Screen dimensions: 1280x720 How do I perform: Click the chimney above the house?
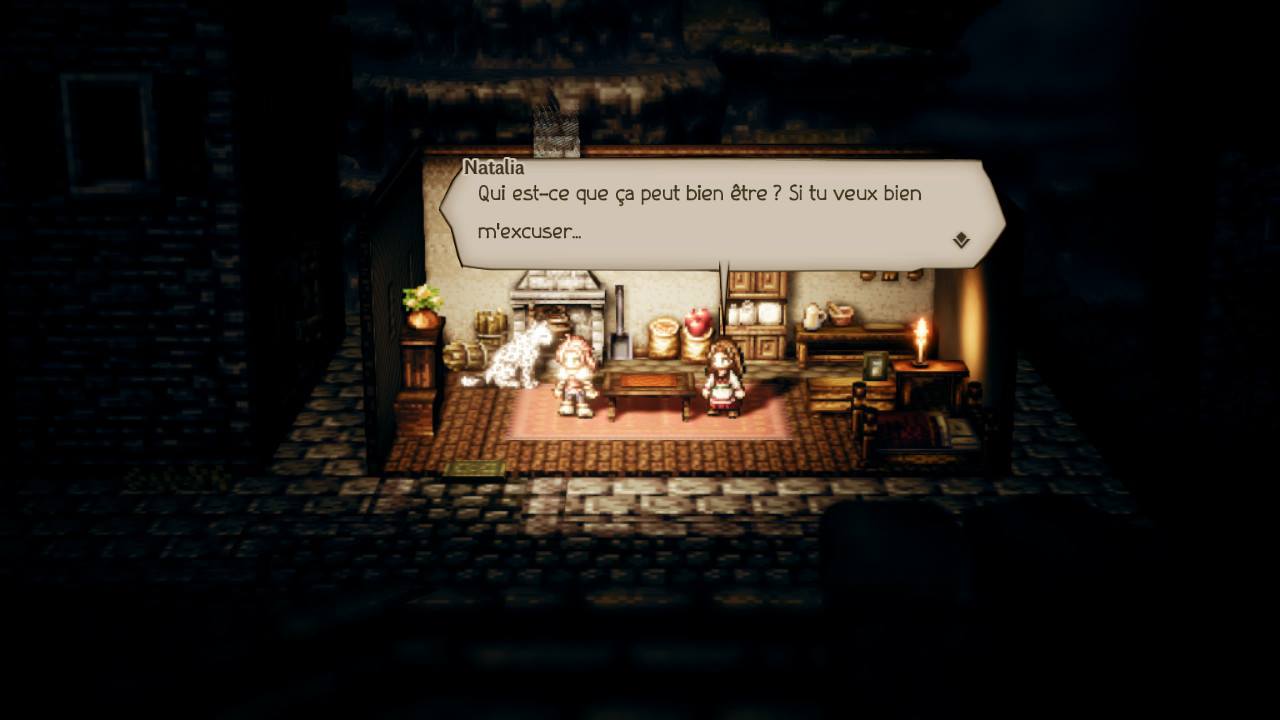(x=554, y=130)
